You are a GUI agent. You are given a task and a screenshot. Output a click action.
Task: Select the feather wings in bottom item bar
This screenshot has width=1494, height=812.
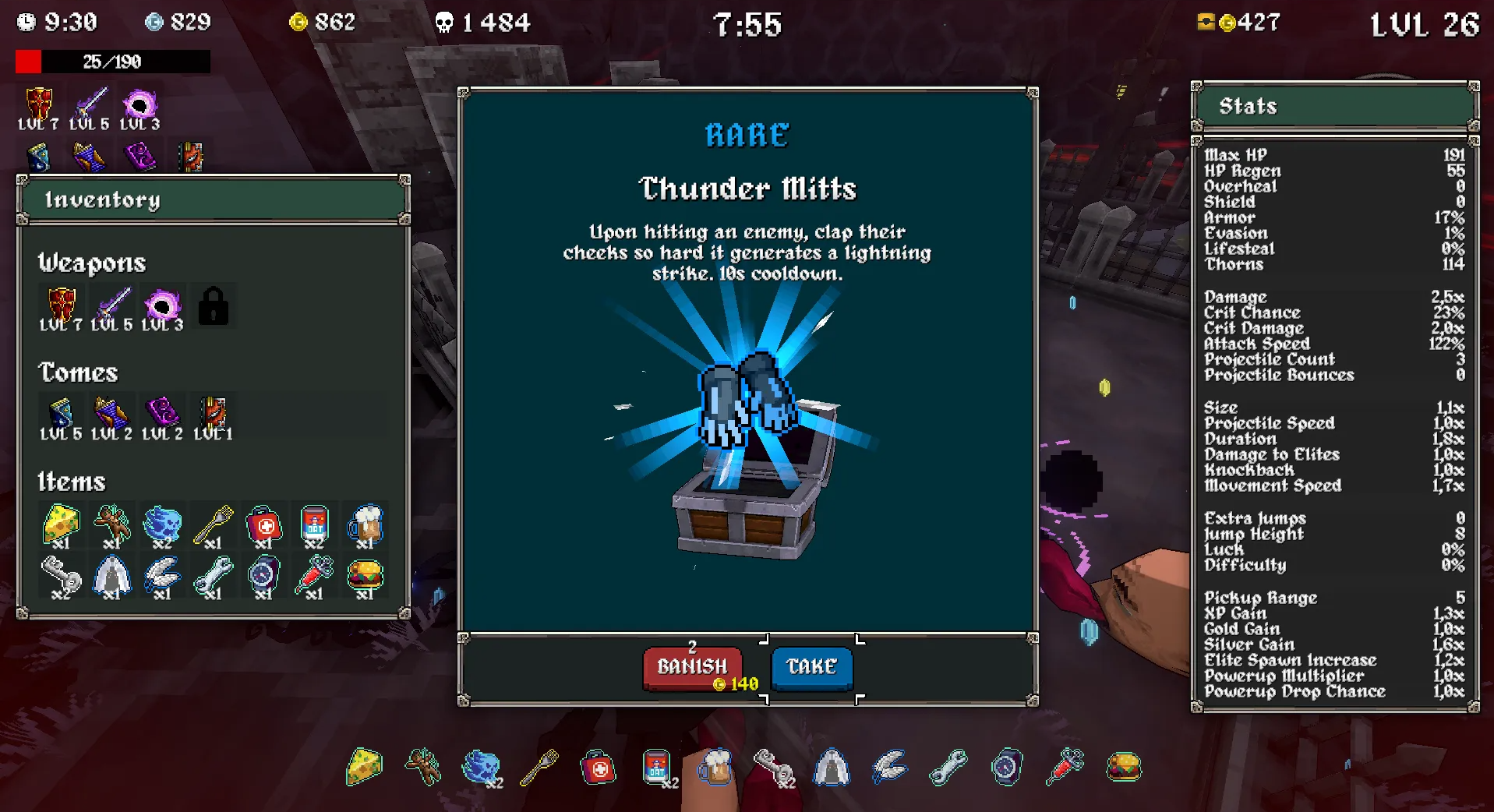pos(889,767)
